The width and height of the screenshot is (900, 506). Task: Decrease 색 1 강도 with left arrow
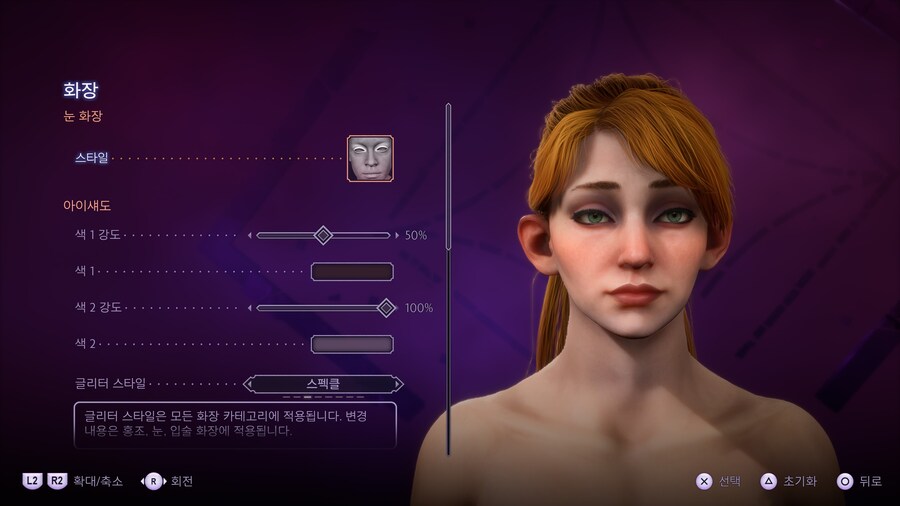(250, 236)
